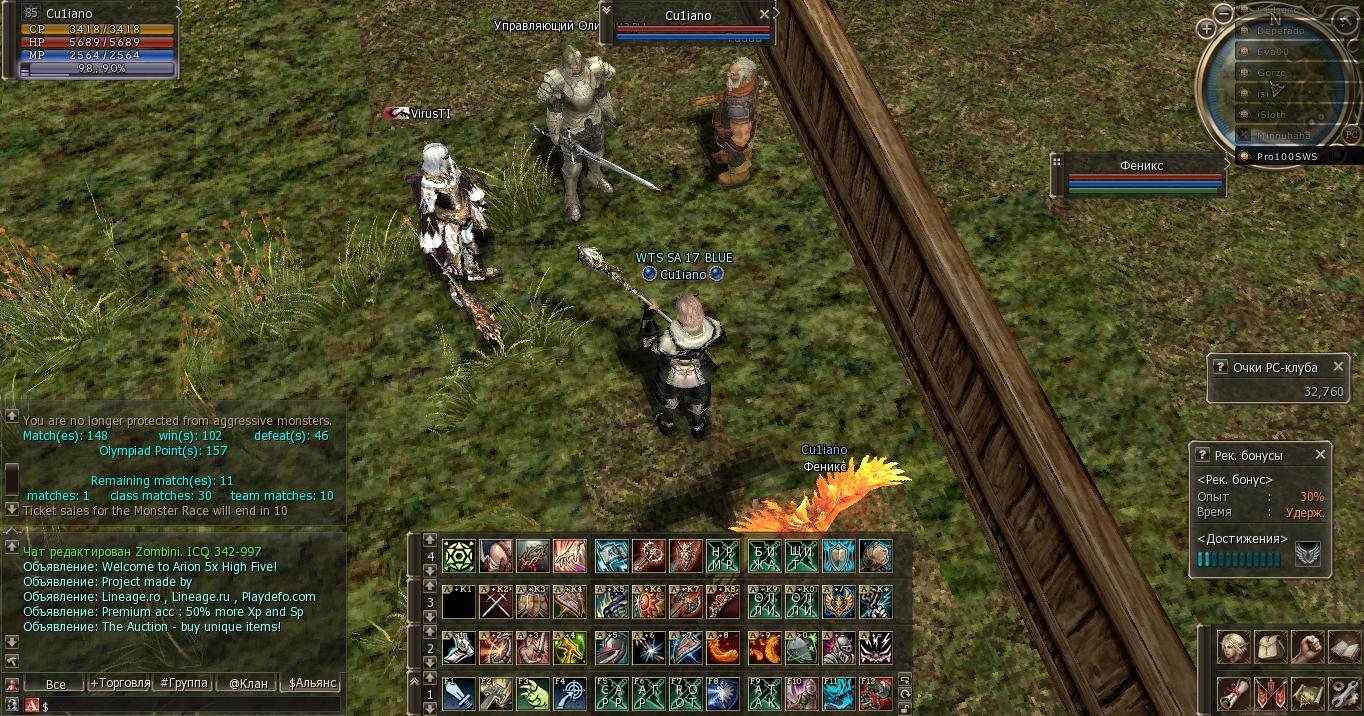
Task: Use the crossed swords K2 skill
Action: (497, 601)
